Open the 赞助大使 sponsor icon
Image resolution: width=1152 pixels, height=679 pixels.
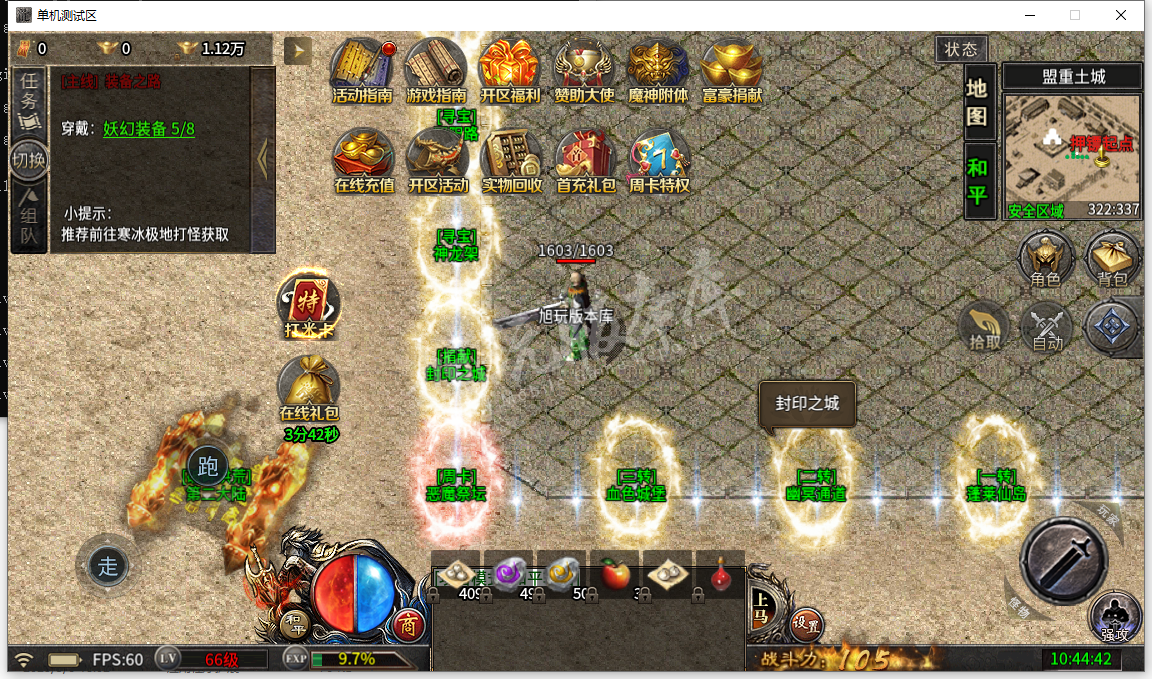pyautogui.click(x=584, y=70)
